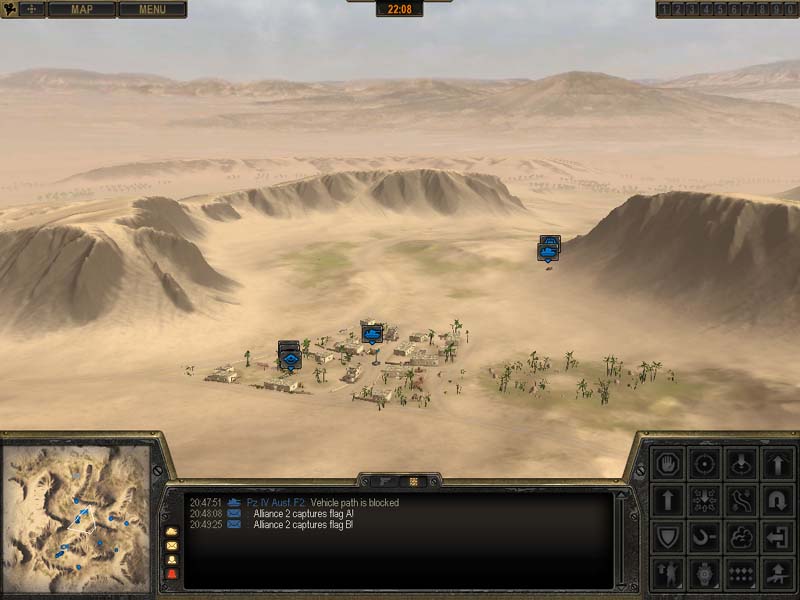Open the dotted formation command
The image size is (800, 600).
(x=741, y=573)
